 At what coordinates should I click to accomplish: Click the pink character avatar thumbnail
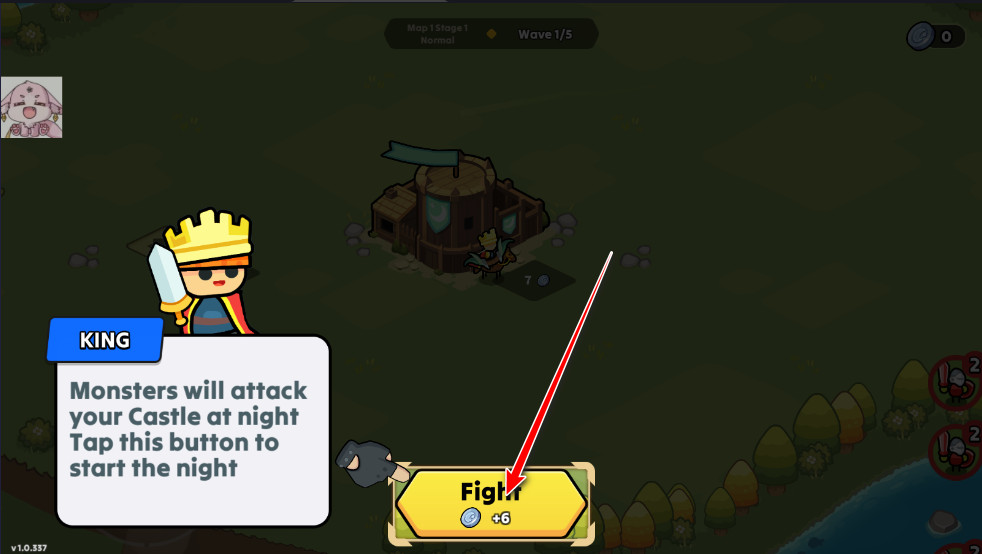point(31,108)
